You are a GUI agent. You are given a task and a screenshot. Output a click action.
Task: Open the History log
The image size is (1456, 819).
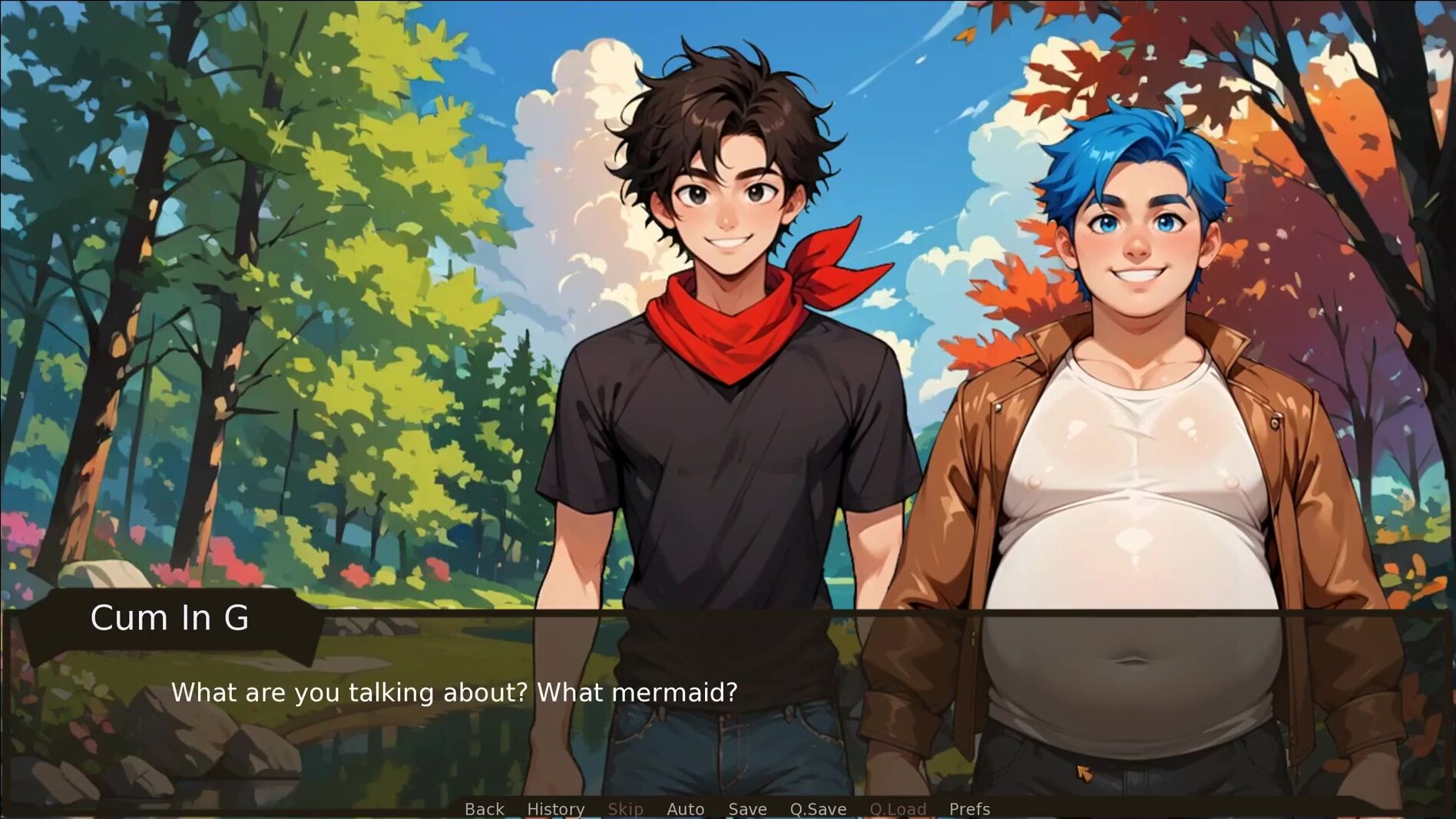(x=556, y=809)
